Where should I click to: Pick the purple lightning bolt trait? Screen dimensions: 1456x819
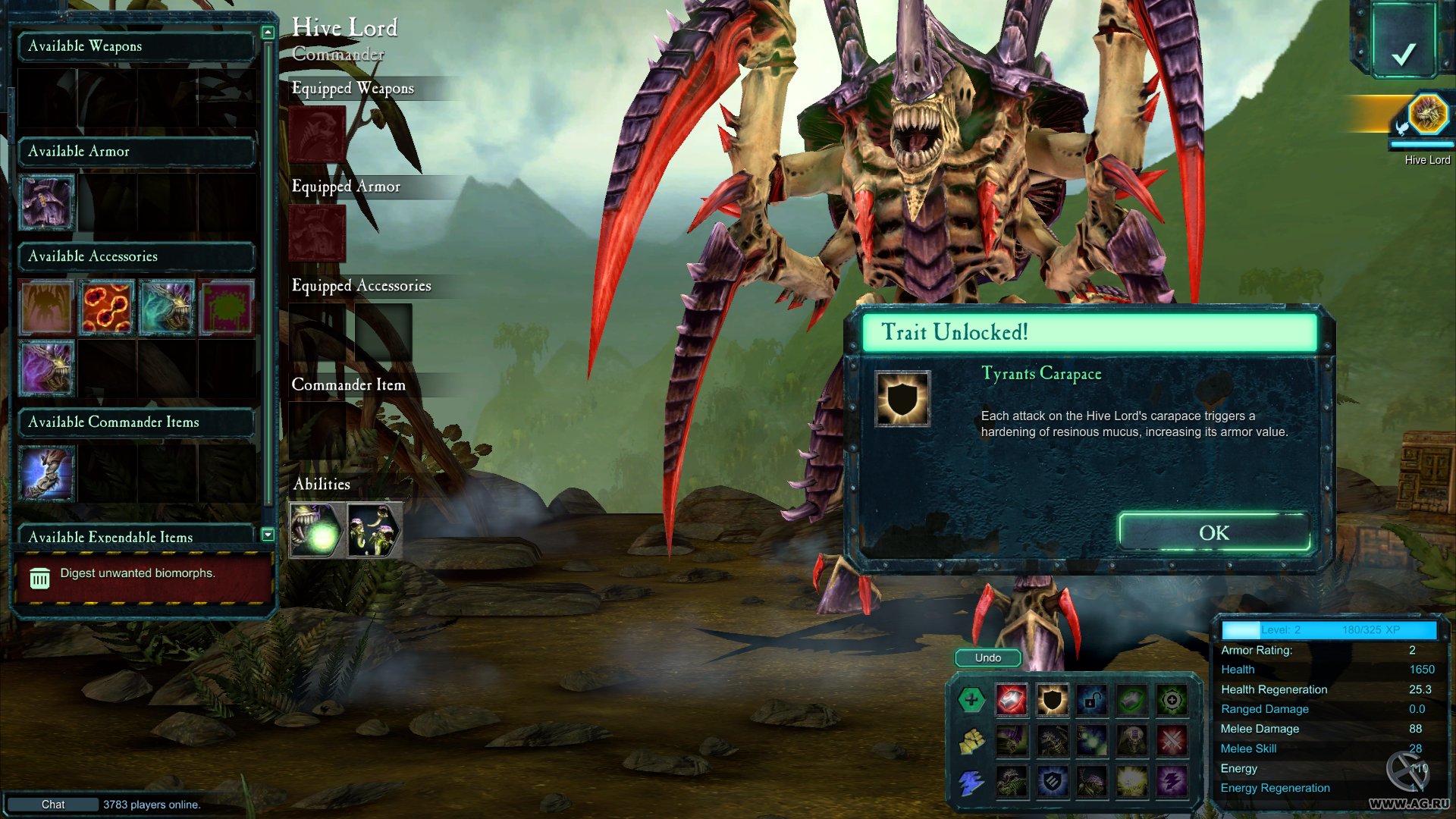coord(1172,781)
